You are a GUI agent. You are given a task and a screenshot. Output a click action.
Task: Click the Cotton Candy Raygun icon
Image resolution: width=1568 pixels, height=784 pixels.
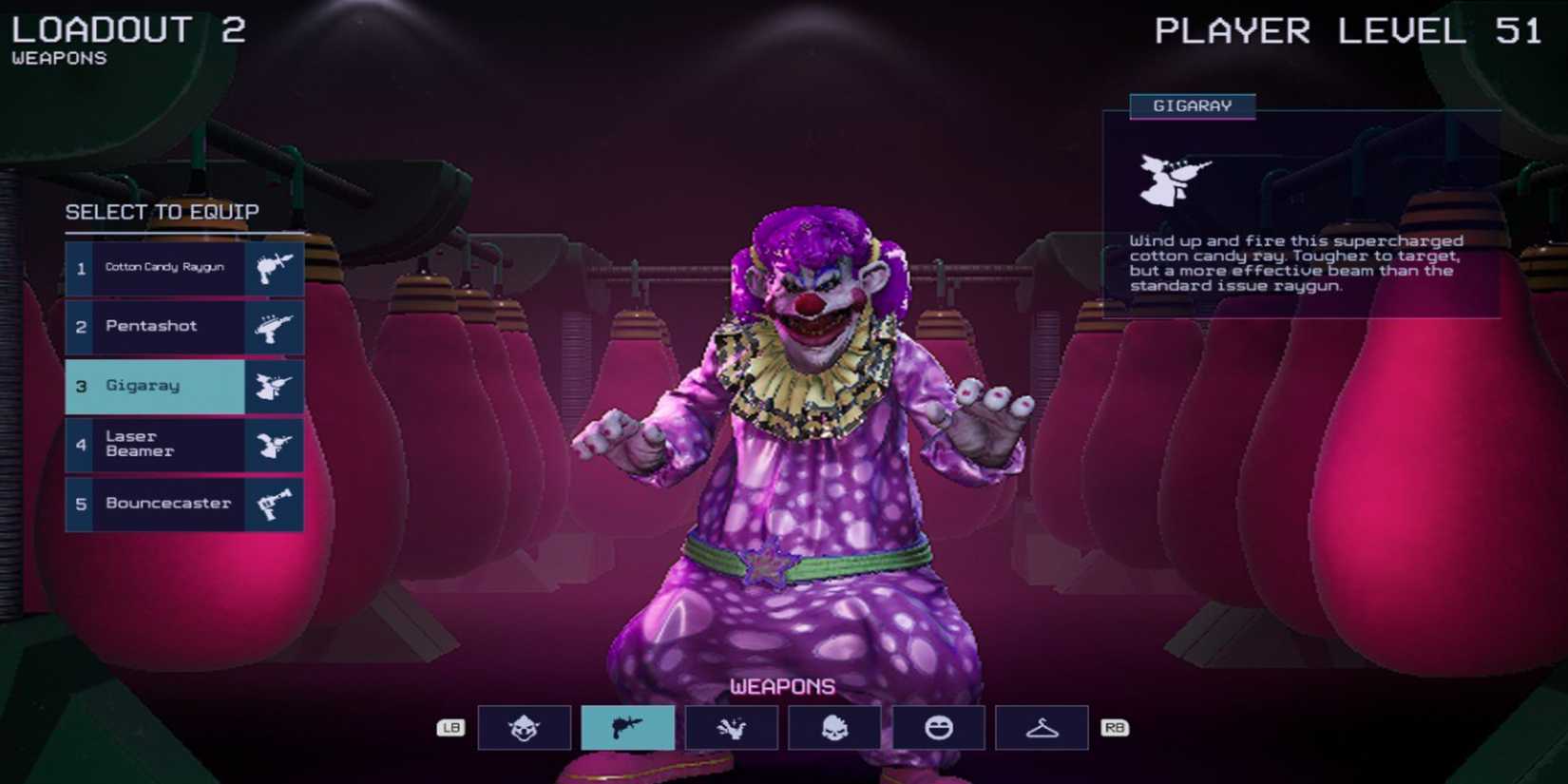point(275,267)
